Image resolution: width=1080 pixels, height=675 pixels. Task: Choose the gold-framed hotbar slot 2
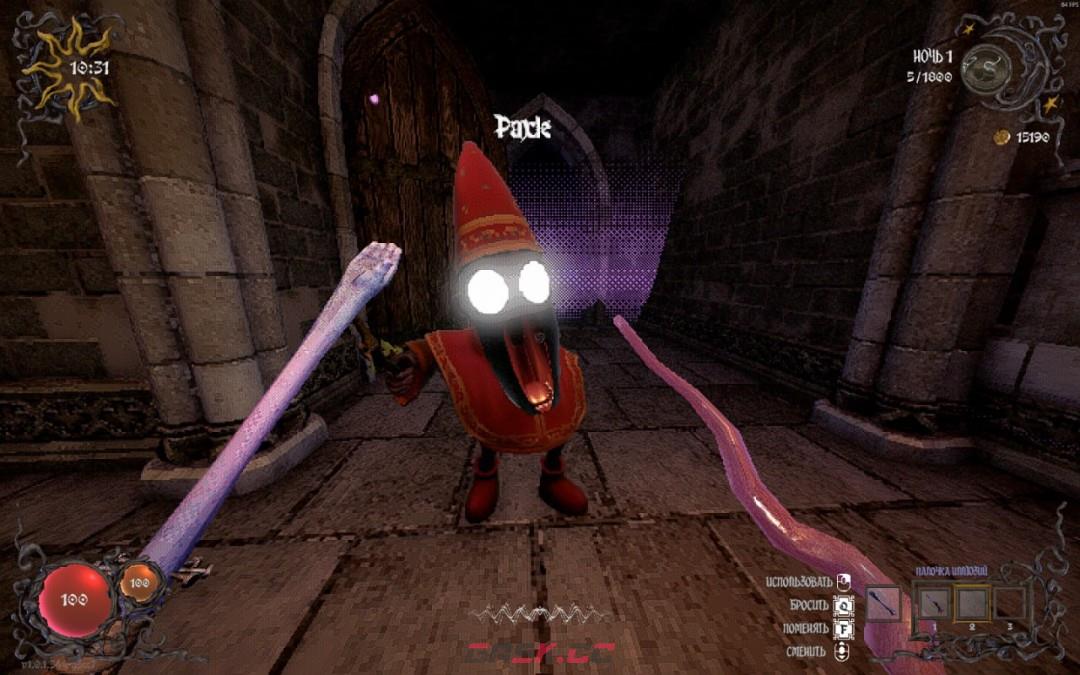point(971,603)
